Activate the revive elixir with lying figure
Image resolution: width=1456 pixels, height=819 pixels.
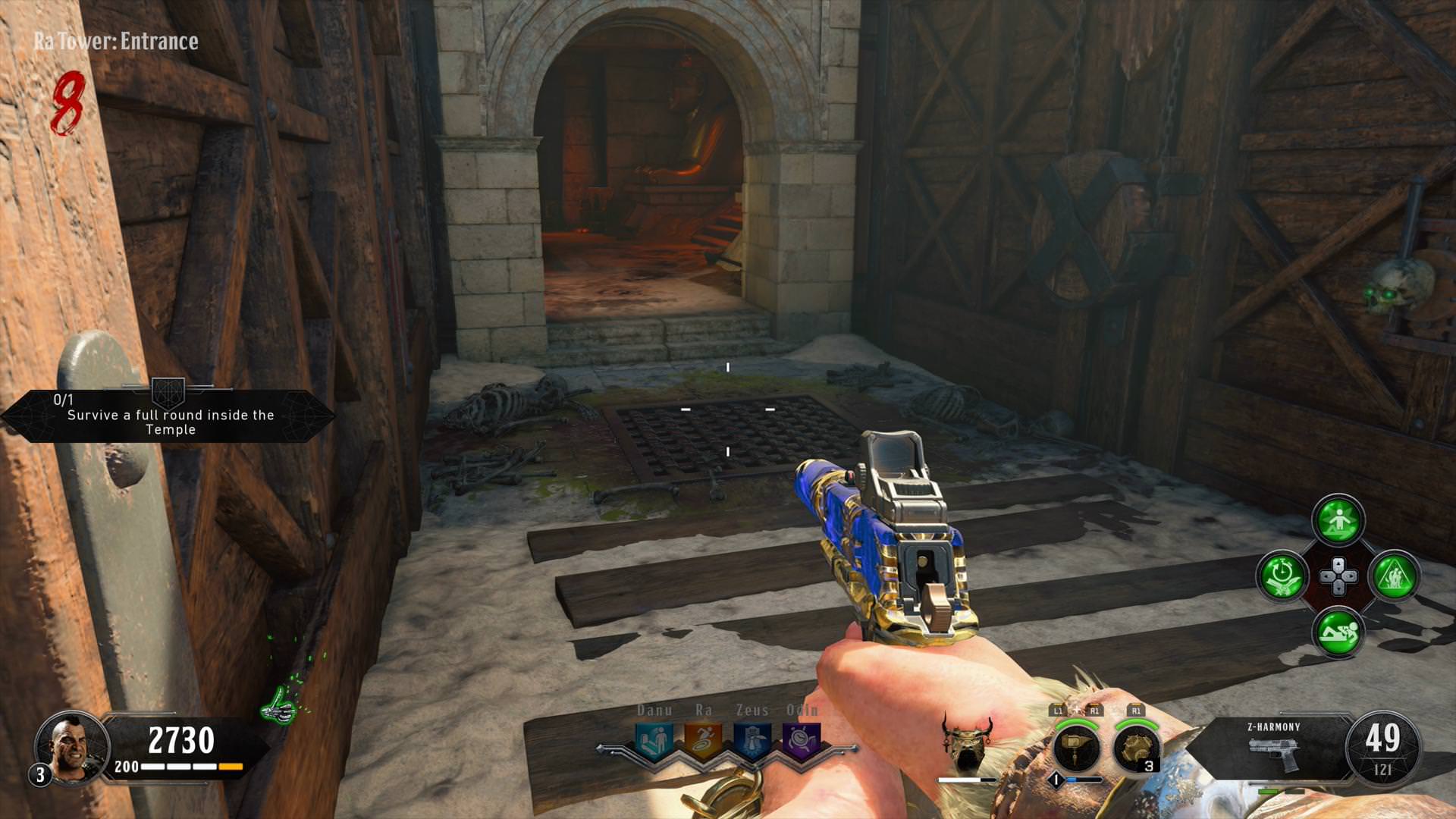[1338, 632]
